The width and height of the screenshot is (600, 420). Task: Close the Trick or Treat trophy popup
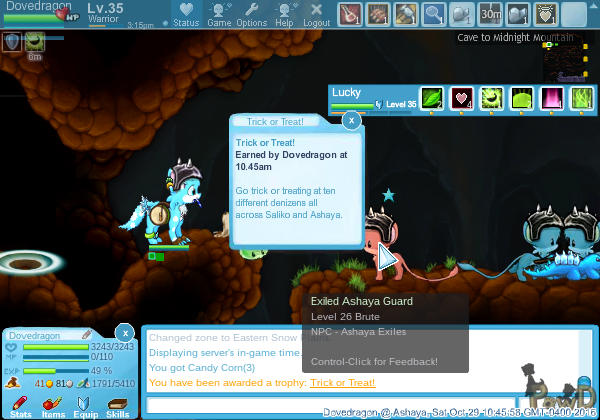(351, 121)
